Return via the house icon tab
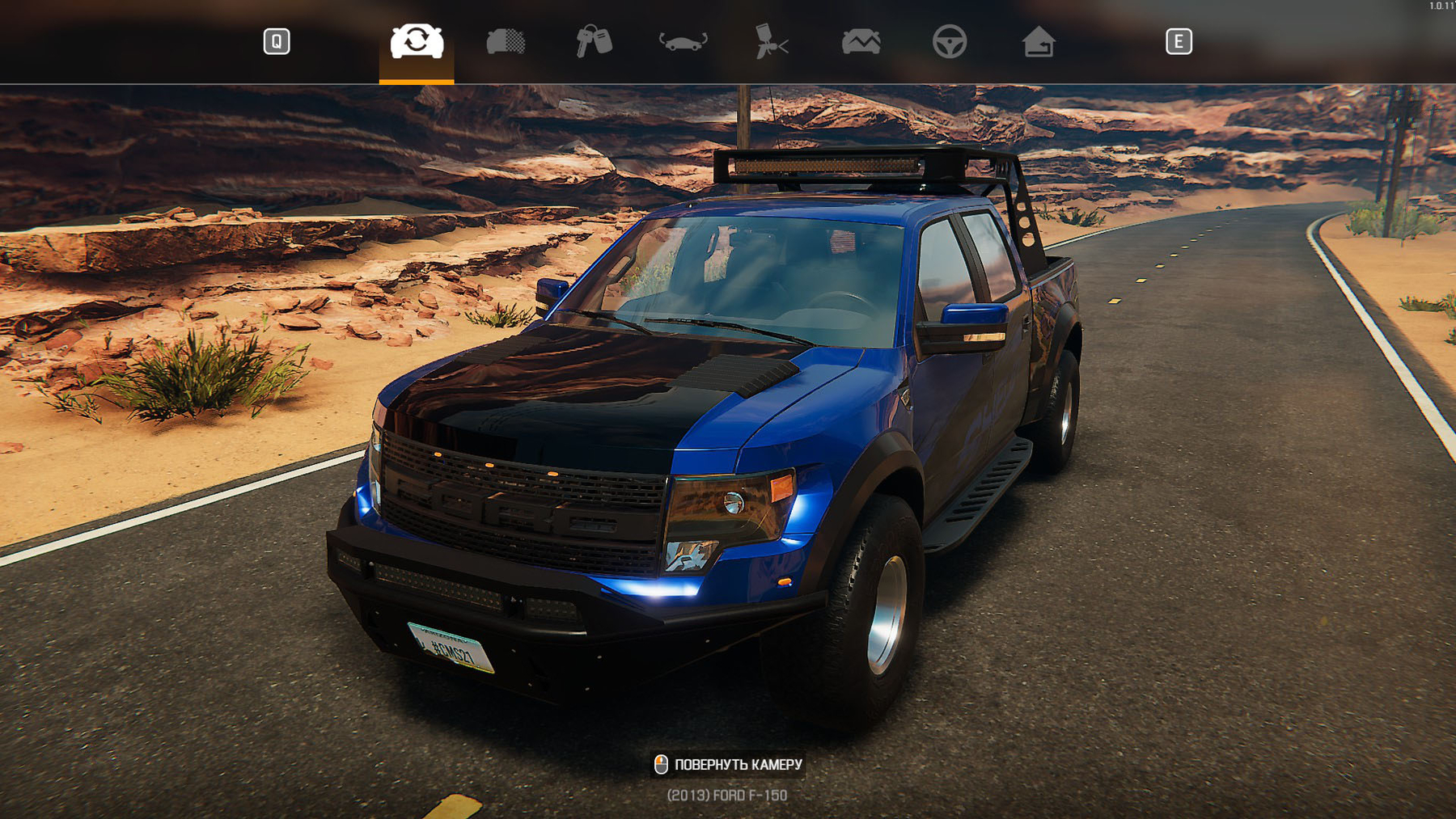Screen dimensions: 1456x819 (x=1038, y=41)
